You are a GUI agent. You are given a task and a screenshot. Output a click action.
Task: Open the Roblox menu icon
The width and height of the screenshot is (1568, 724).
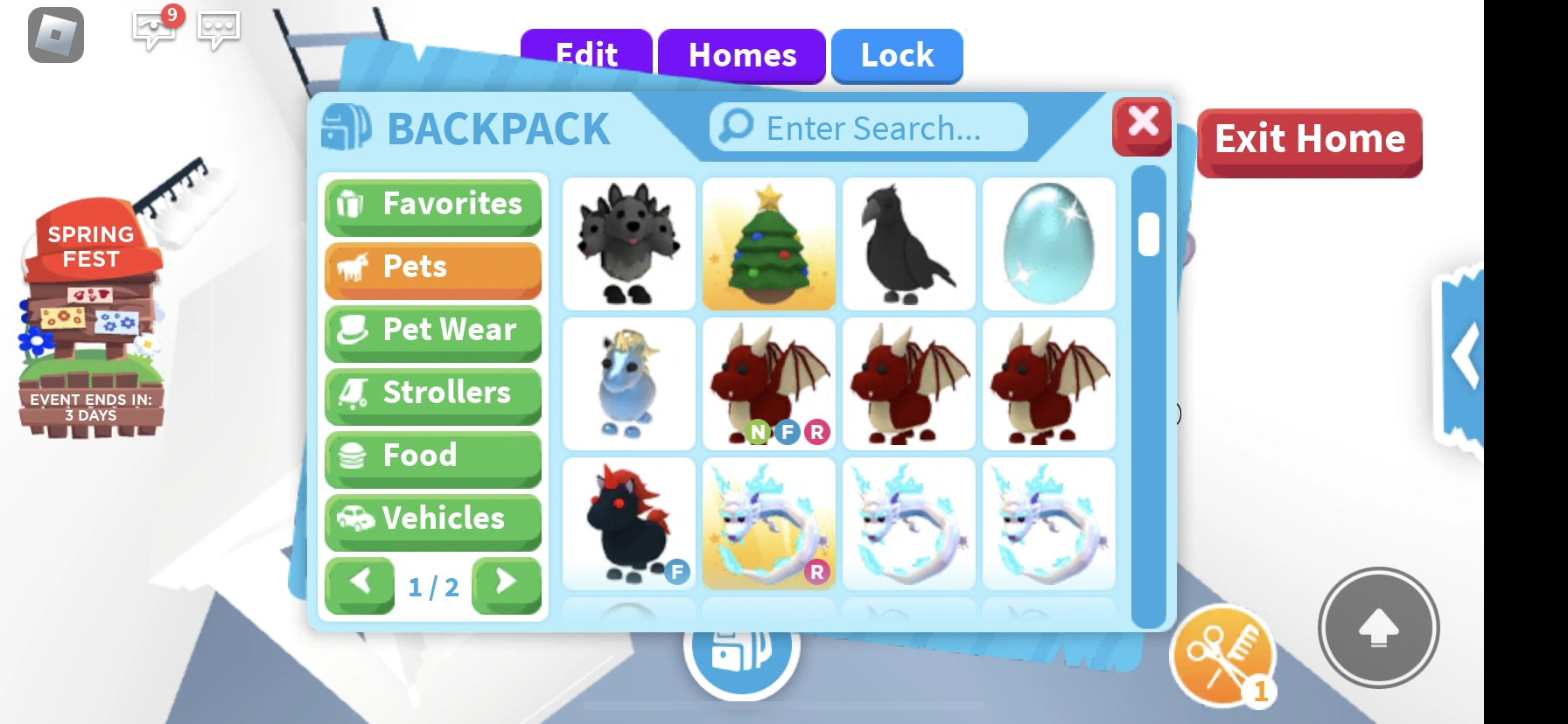pos(54,36)
